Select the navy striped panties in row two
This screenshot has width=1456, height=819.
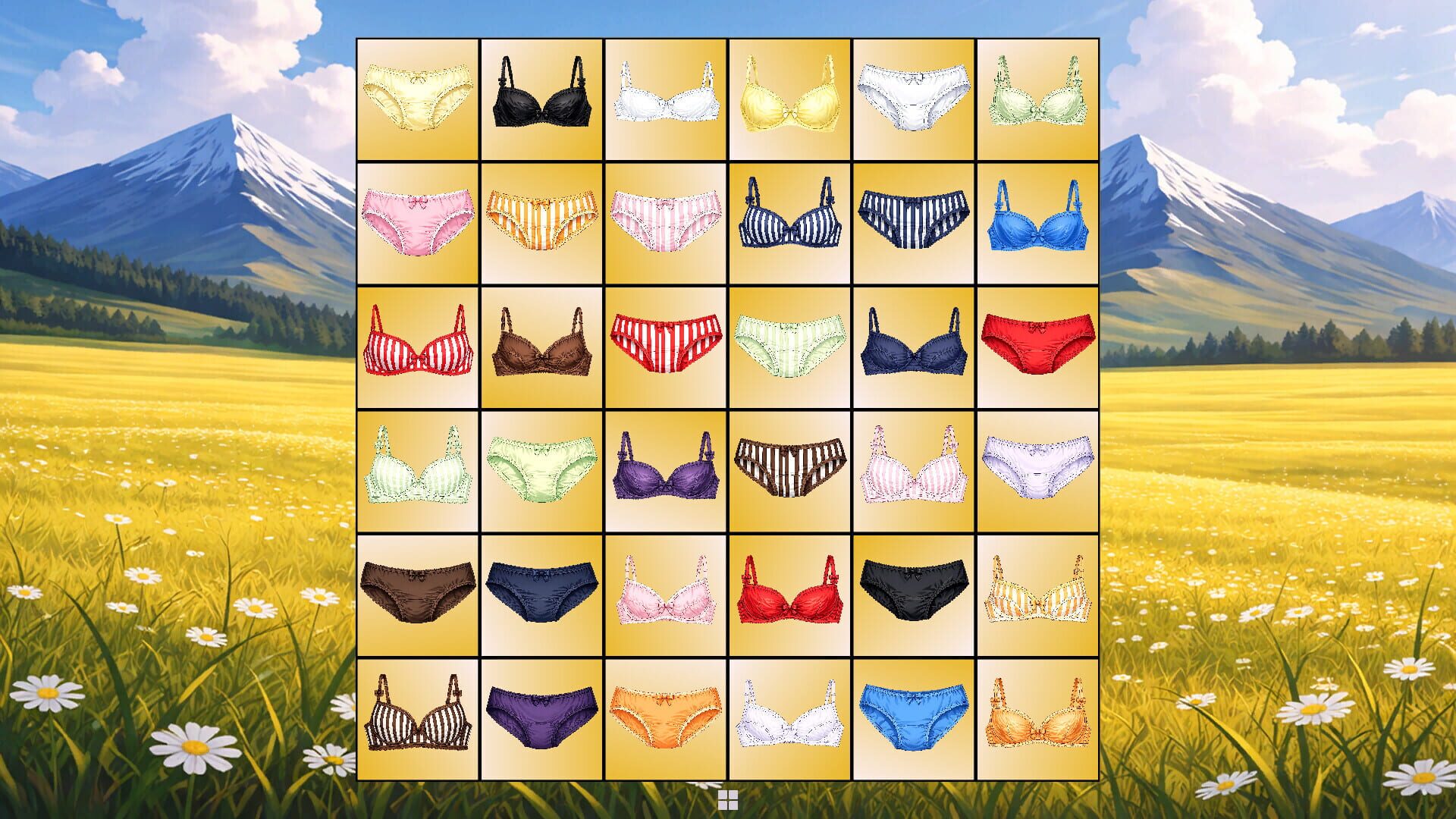click(x=914, y=222)
